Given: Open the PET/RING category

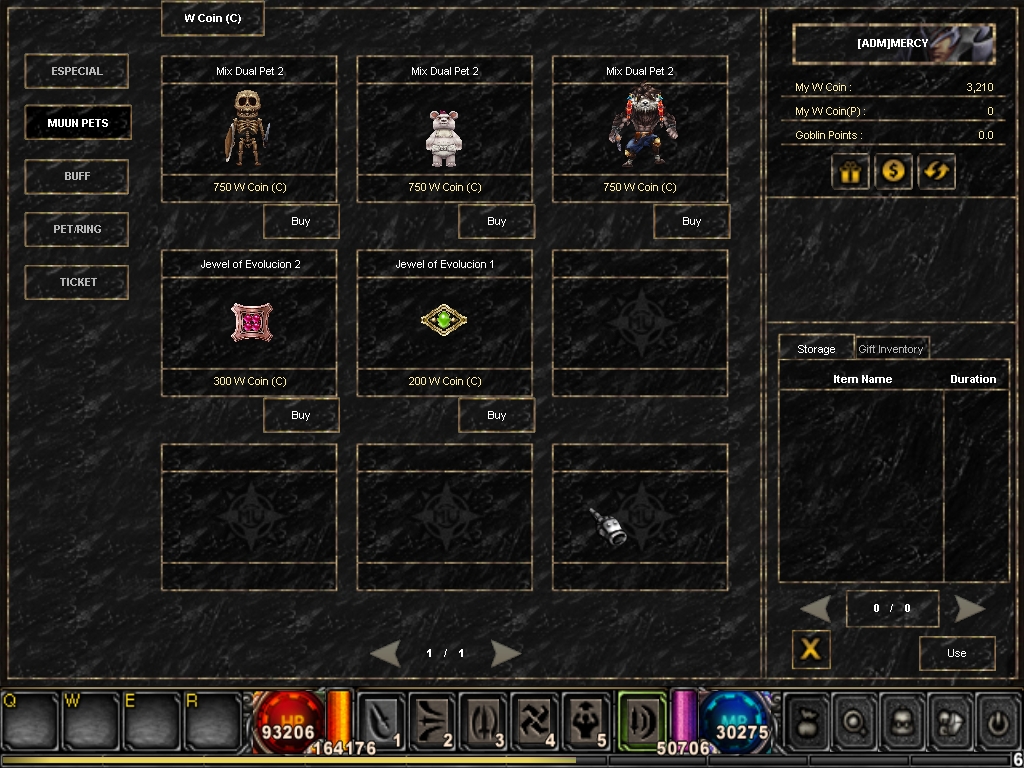Looking at the screenshot, I should click(77, 229).
